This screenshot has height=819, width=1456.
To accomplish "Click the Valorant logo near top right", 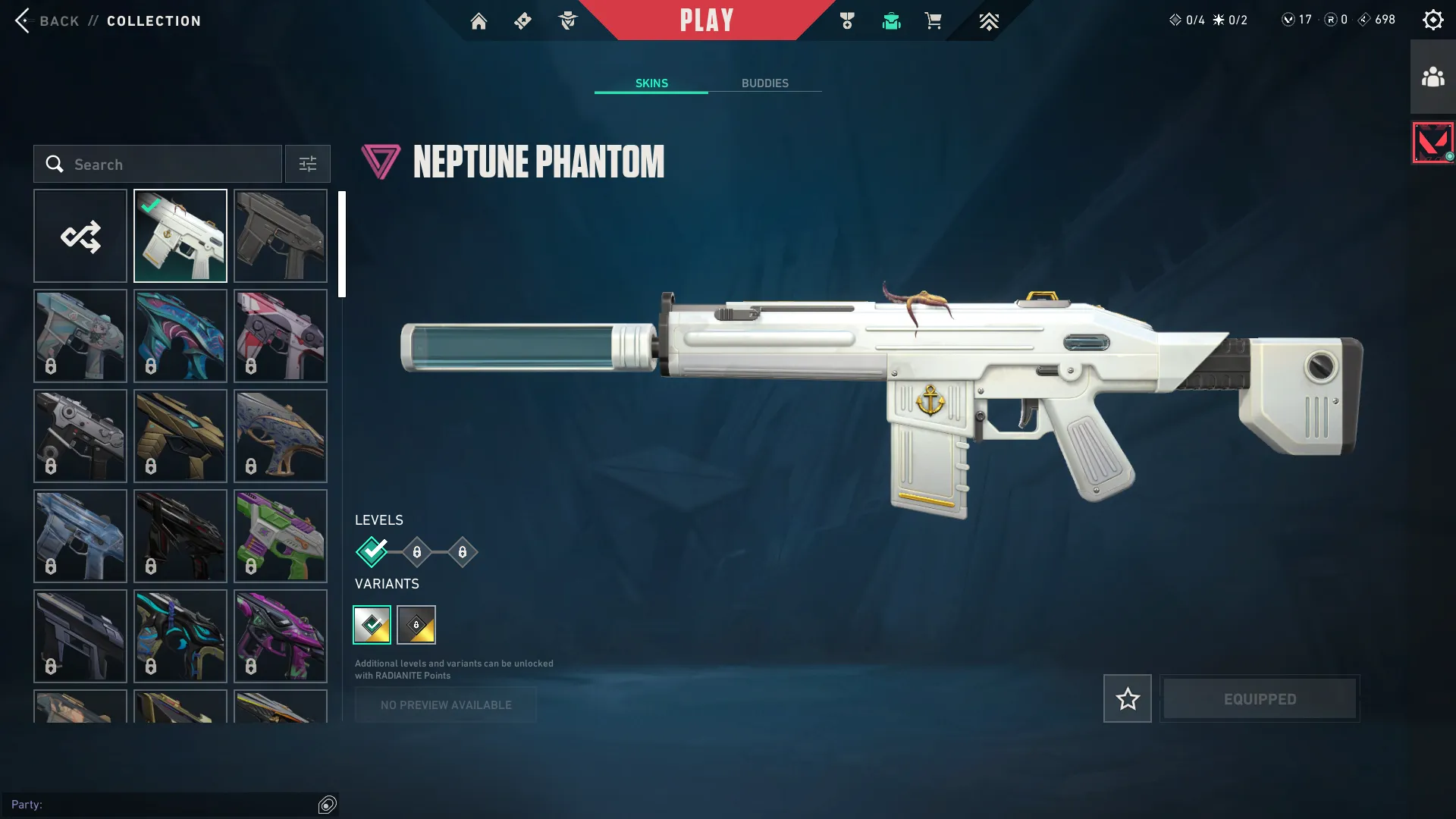I will 1432,141.
